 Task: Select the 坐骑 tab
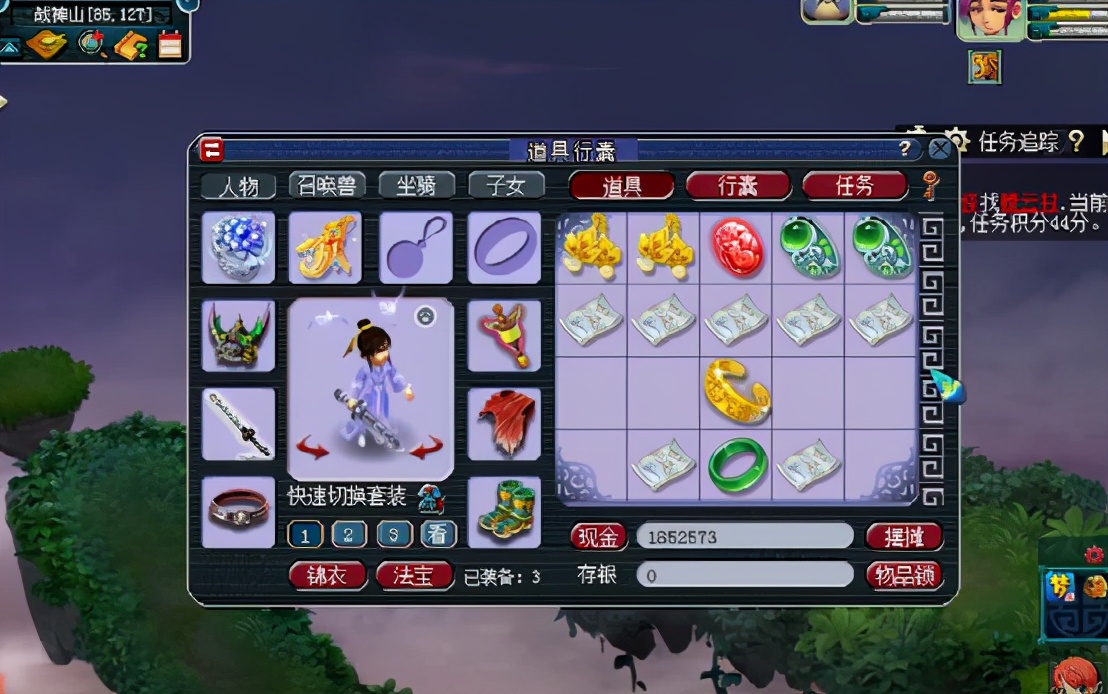(416, 185)
